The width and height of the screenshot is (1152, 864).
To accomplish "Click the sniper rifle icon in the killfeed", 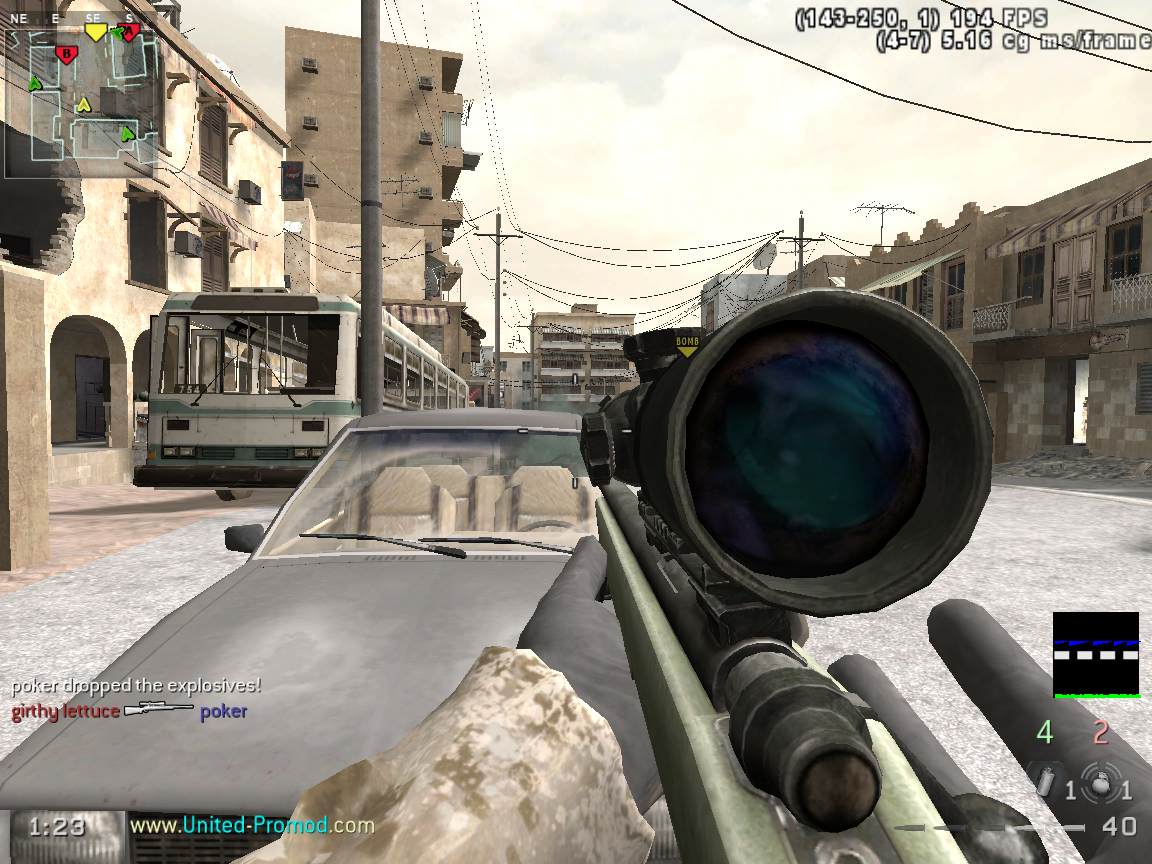I will 159,711.
